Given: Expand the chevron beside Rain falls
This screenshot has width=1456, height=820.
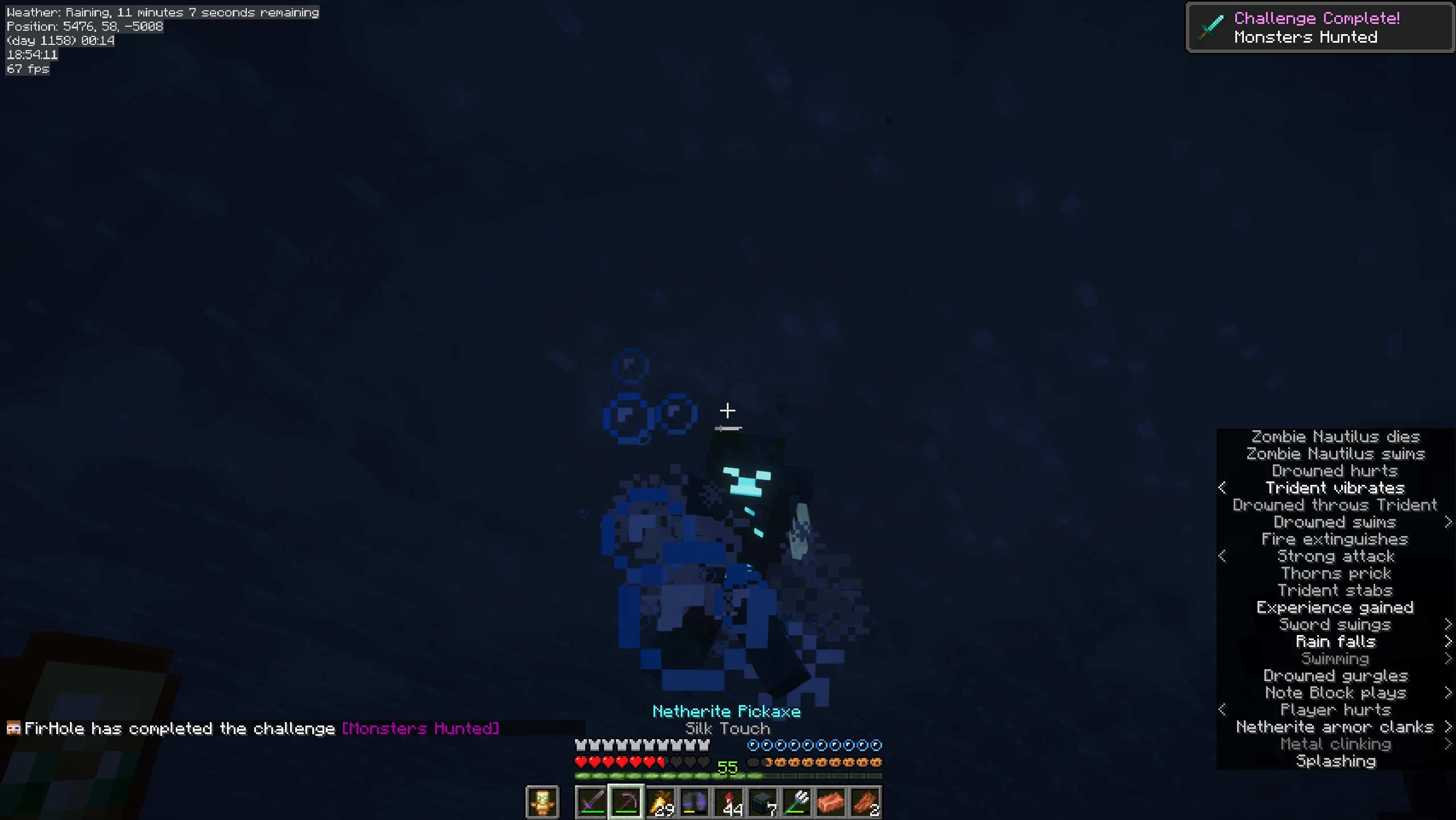Looking at the screenshot, I should point(1448,641).
